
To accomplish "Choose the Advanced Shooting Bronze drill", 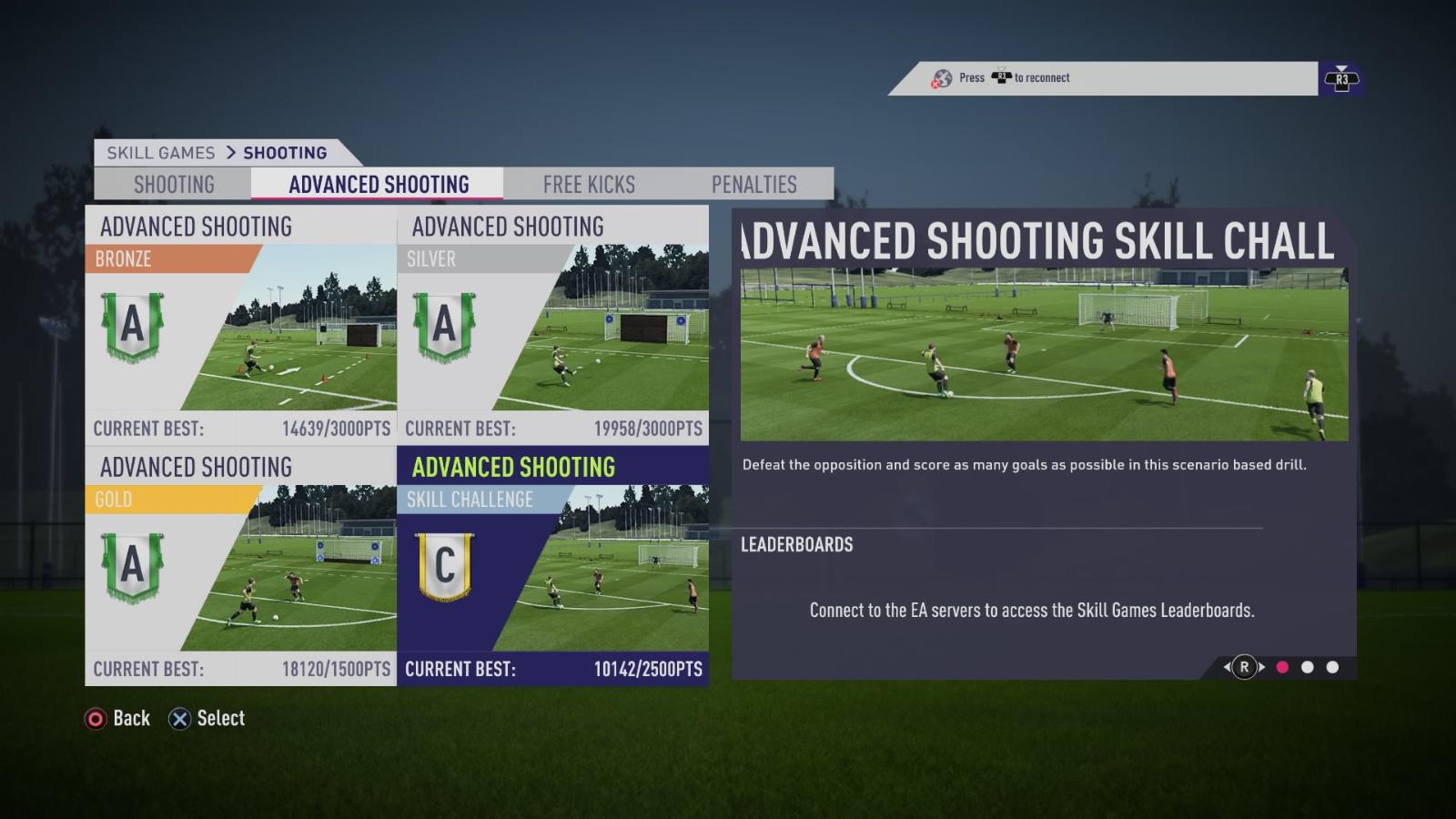I will click(x=241, y=325).
